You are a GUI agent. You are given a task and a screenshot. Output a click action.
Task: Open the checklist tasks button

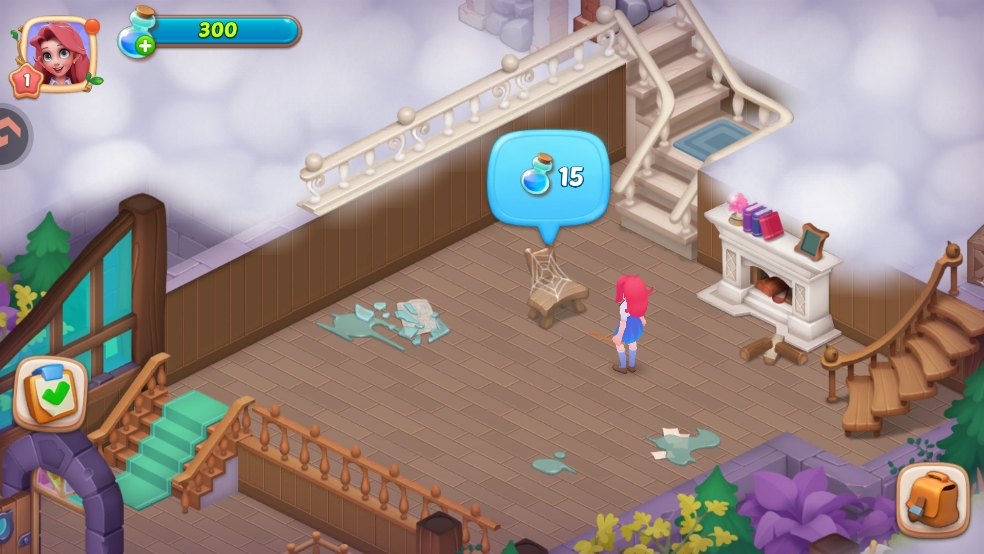tap(51, 394)
